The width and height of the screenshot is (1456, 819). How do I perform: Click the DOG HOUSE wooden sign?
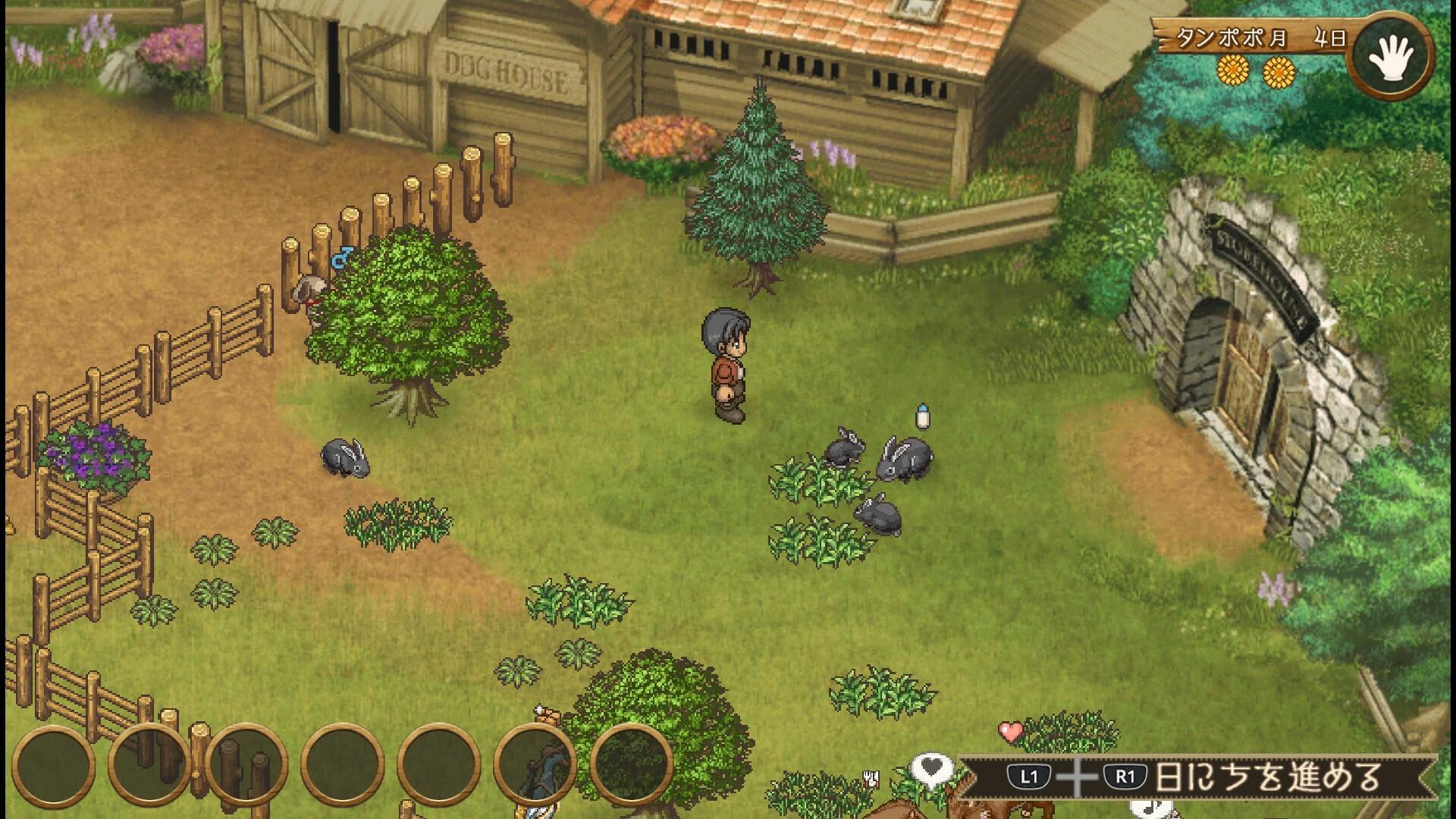504,71
